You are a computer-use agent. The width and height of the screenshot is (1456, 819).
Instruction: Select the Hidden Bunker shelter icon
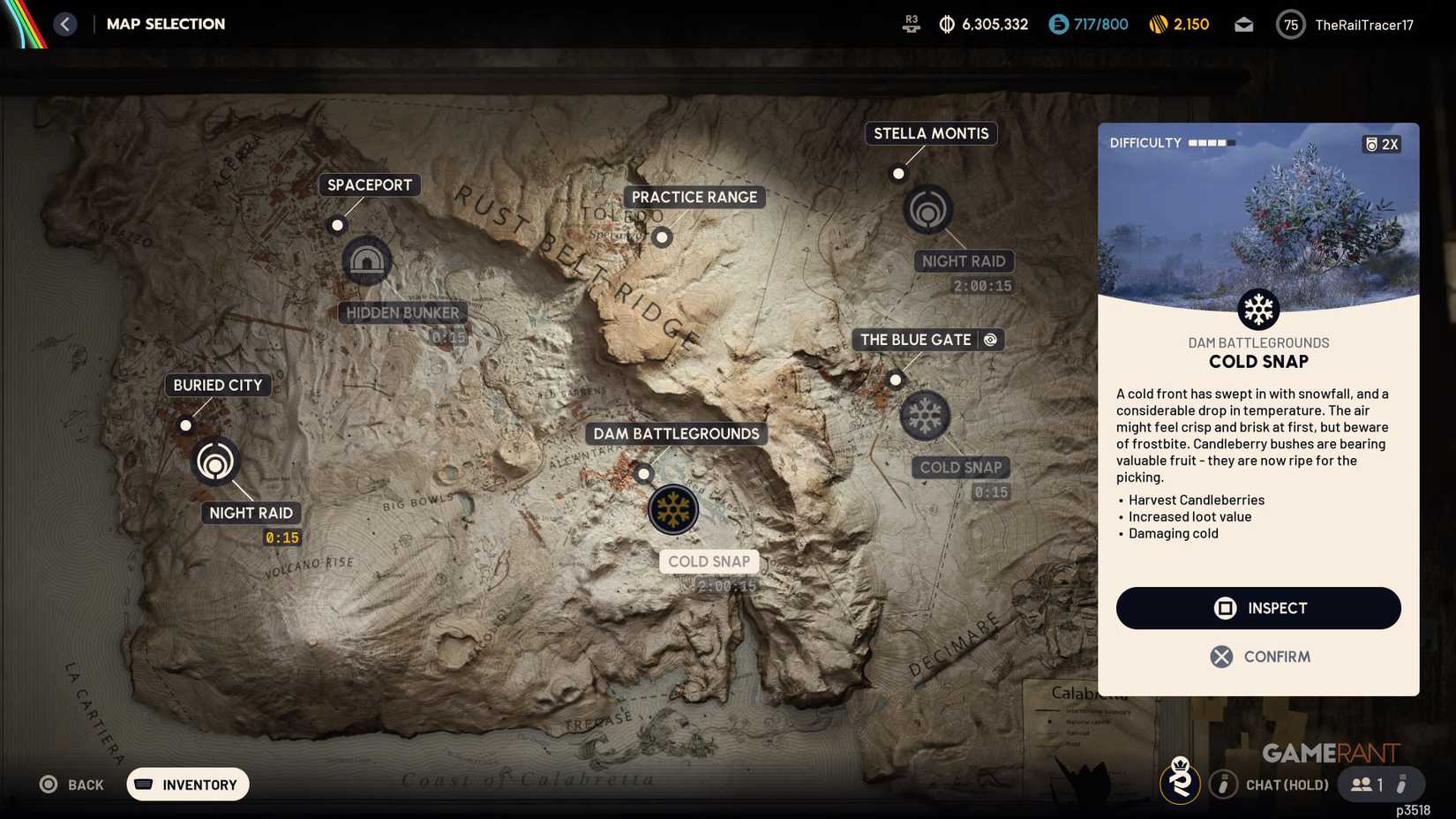(x=367, y=260)
